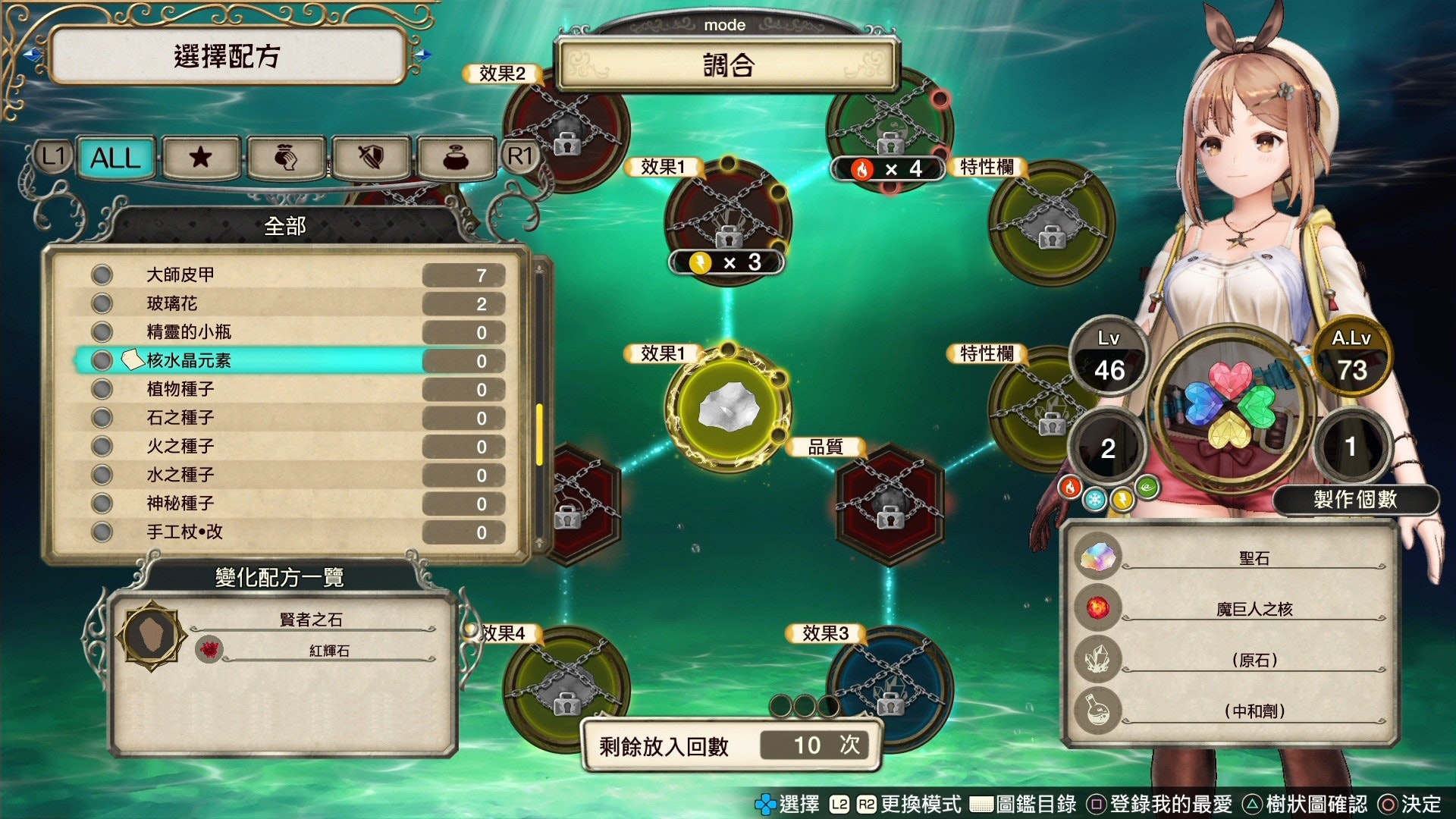The height and width of the screenshot is (819, 1456).
Task: Switch to the star favorites tab
Action: point(200,158)
